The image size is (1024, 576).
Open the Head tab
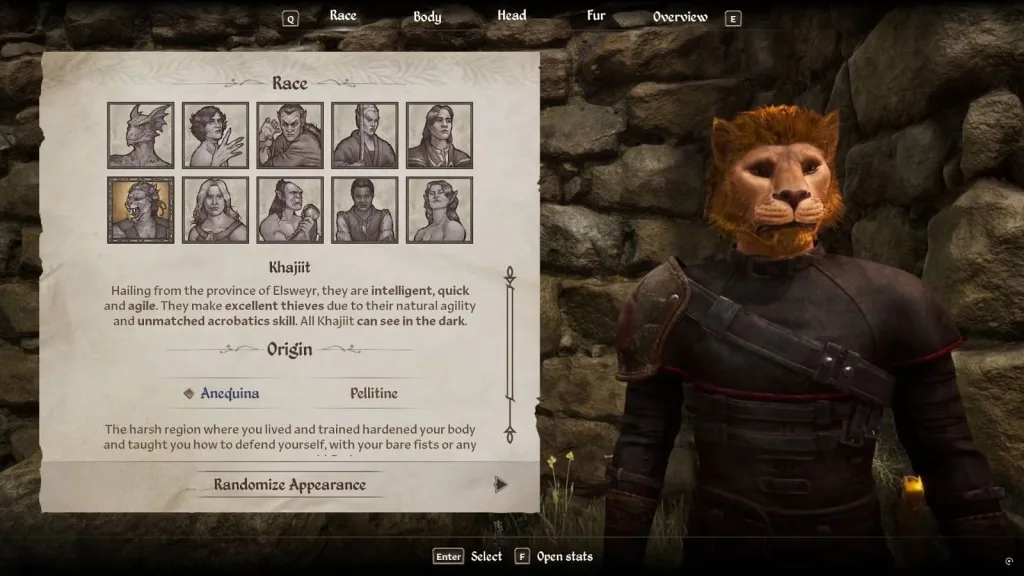tap(512, 16)
